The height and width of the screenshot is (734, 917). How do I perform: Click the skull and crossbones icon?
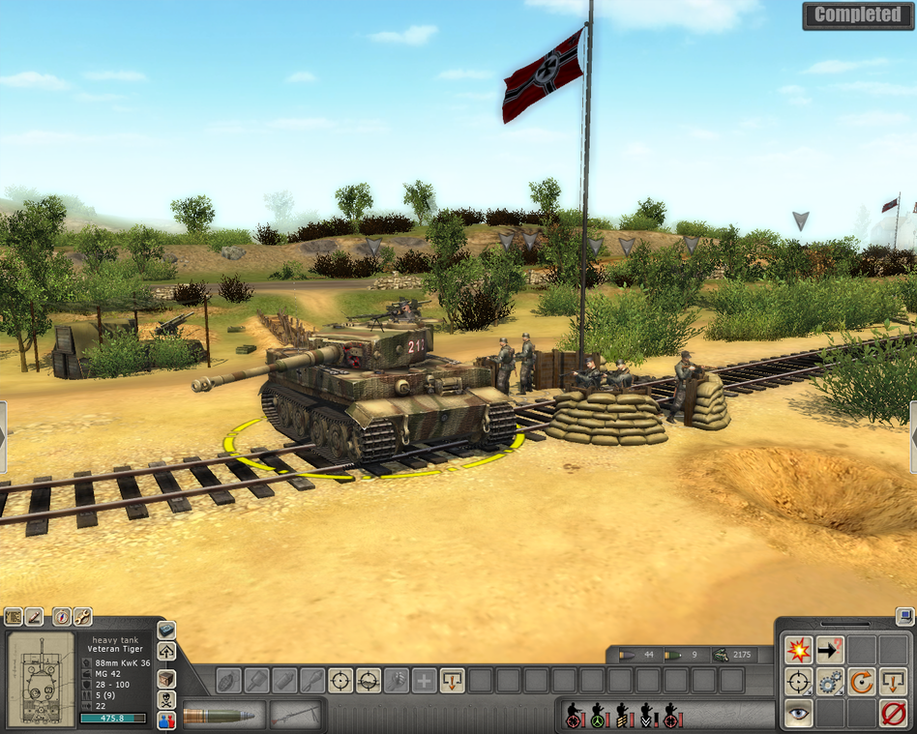pyautogui.click(x=166, y=698)
